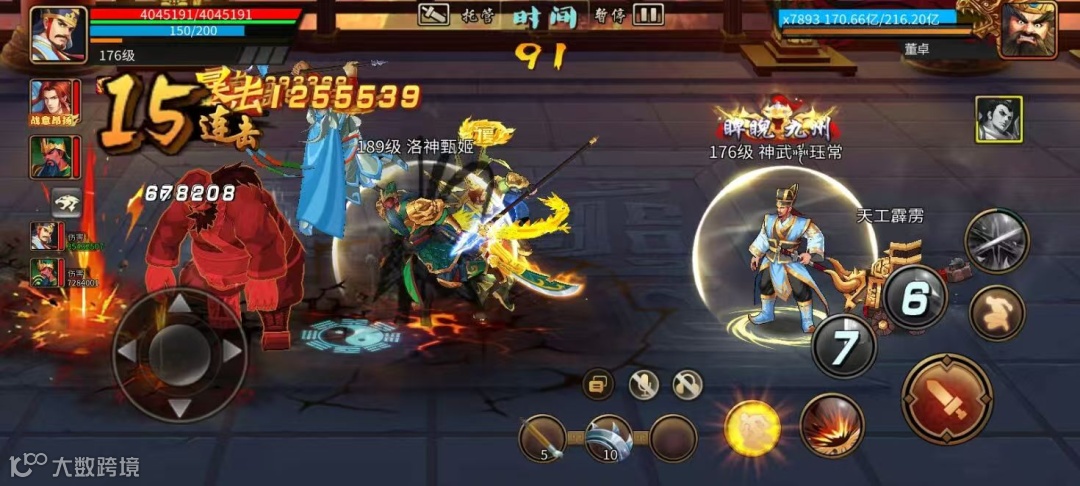Tap the grey beast mount icon
This screenshot has height=486, width=1080.
[67, 201]
